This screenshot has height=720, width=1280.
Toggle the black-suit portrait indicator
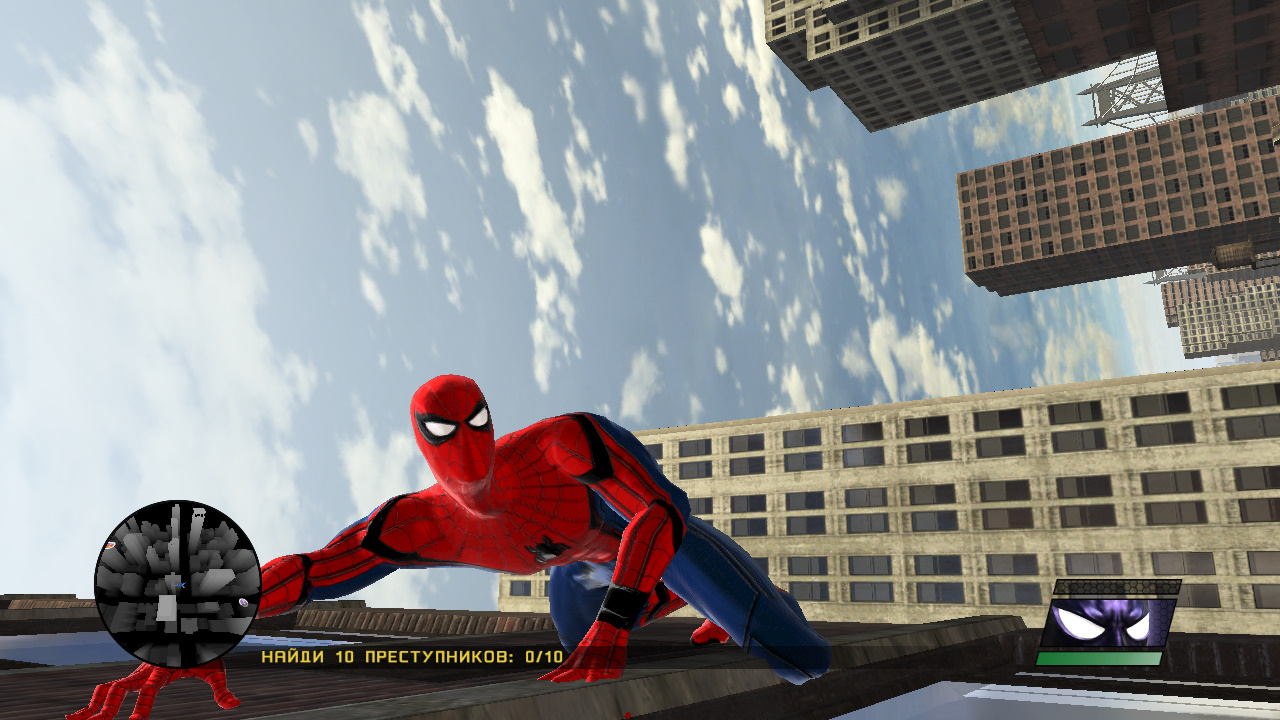1107,623
